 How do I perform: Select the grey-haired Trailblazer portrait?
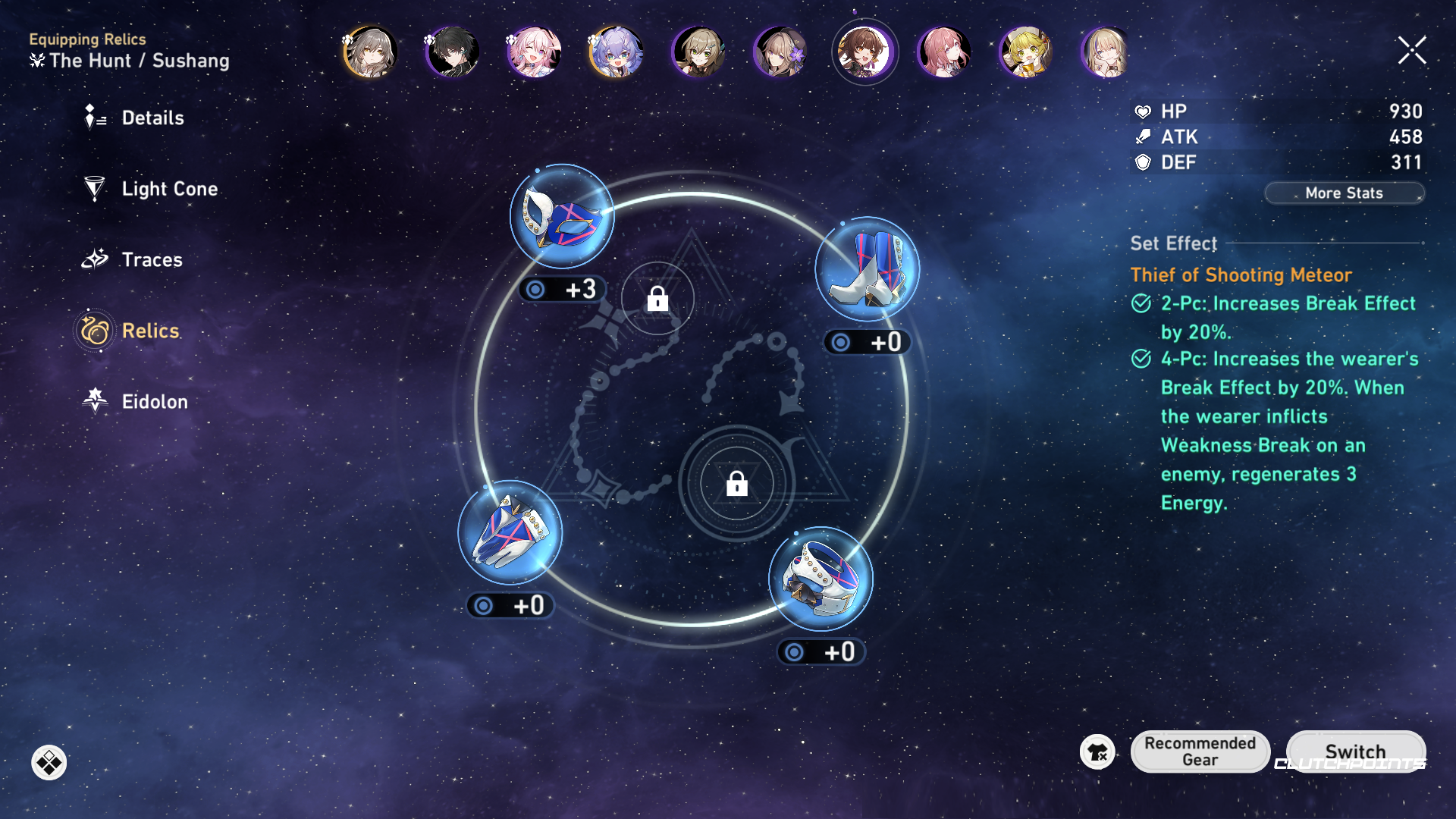[x=370, y=52]
